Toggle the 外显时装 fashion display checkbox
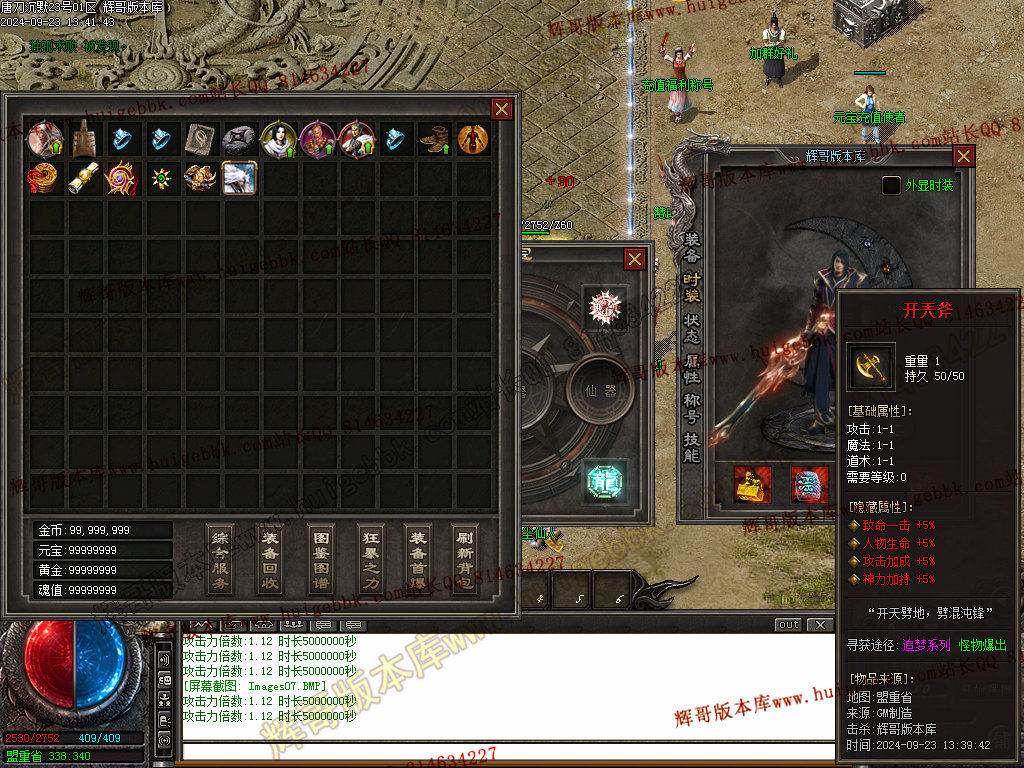 point(891,185)
